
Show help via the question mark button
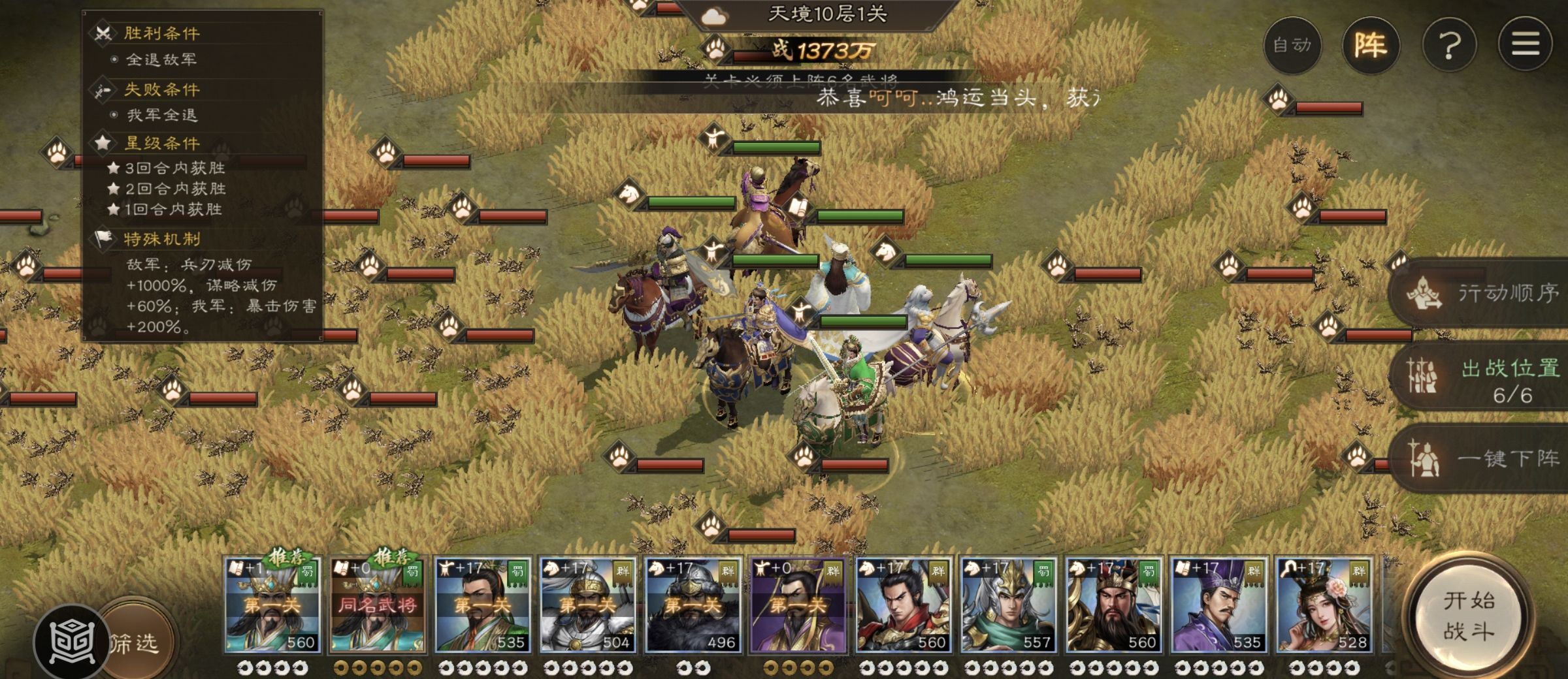[x=1449, y=45]
